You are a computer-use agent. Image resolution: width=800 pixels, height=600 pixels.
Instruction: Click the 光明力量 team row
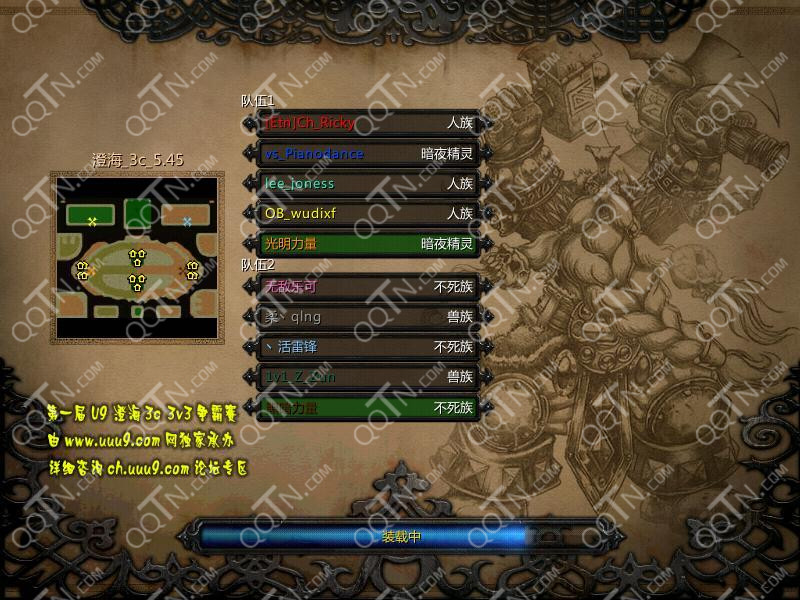tap(367, 244)
